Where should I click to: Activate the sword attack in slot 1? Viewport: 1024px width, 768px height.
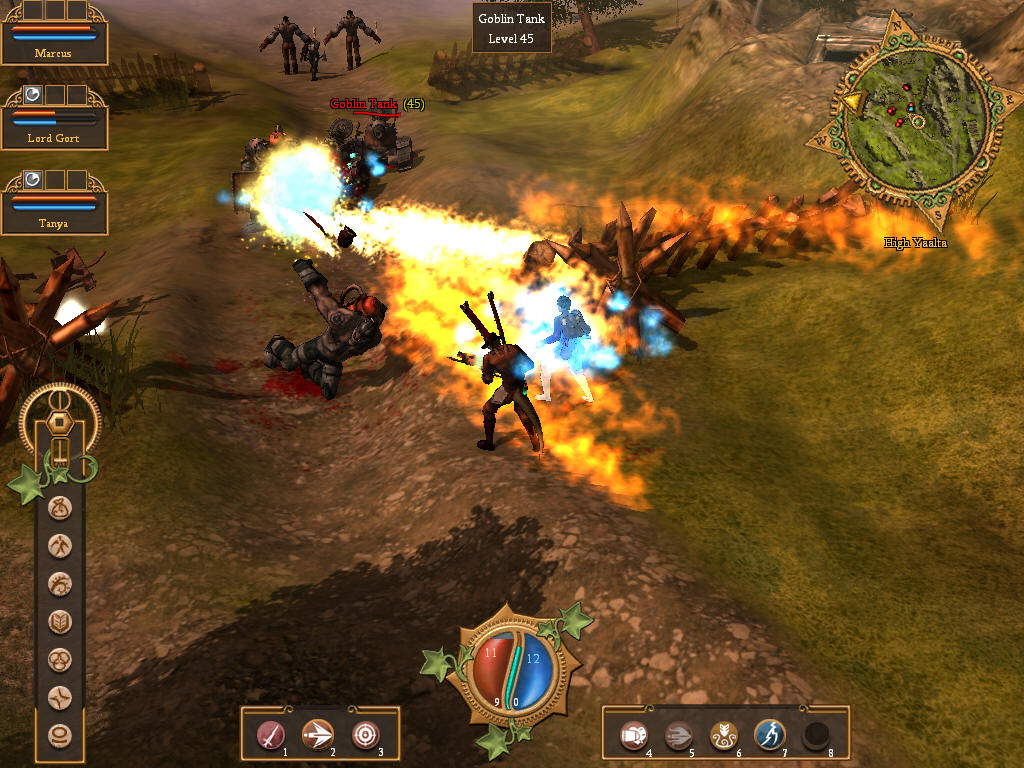click(272, 736)
